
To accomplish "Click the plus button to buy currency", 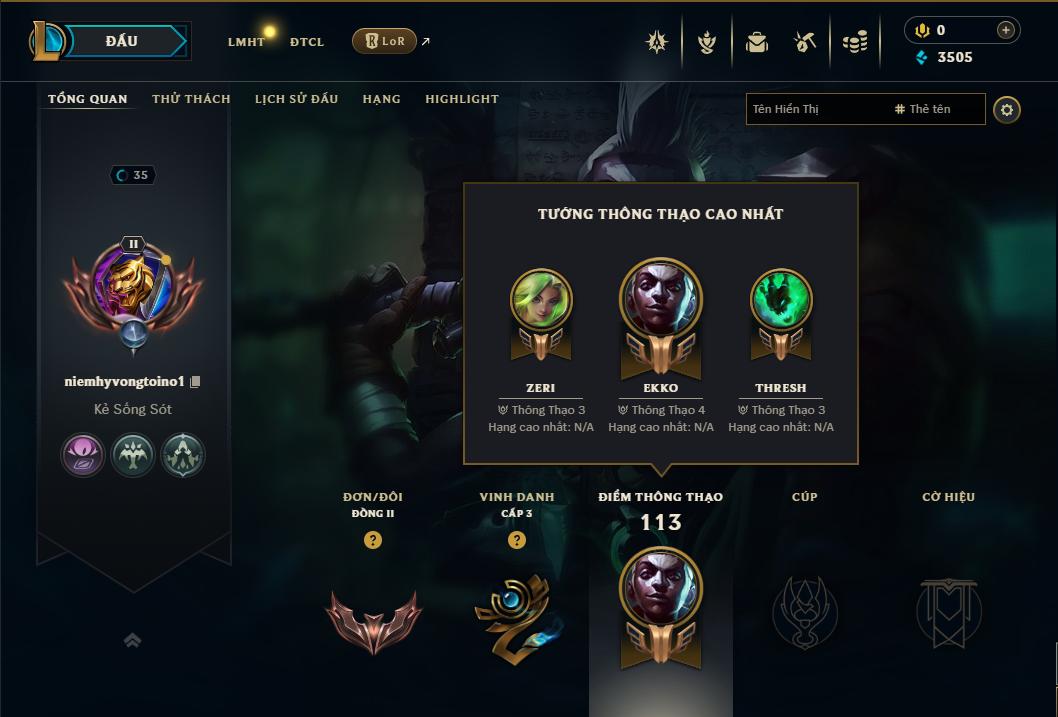I will [x=1006, y=30].
